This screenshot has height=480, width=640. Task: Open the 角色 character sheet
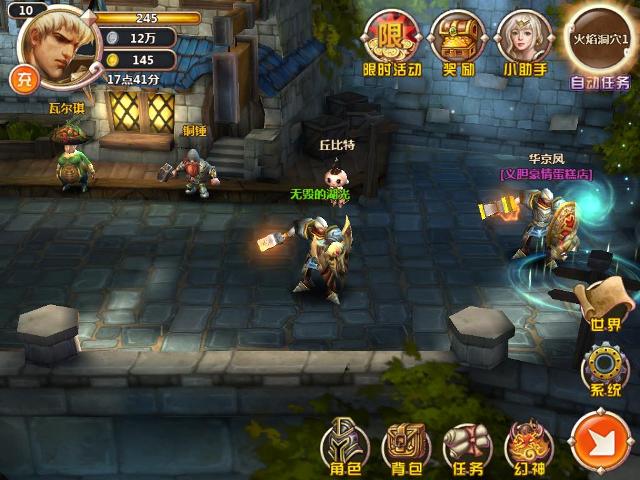[340, 446]
